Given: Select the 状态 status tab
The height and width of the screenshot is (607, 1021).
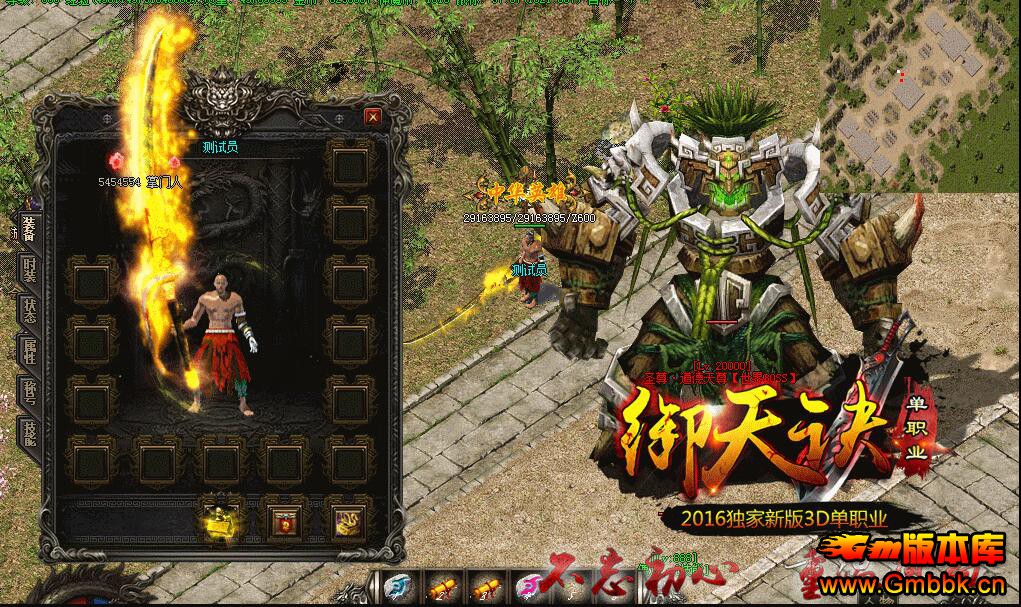Looking at the screenshot, I should click(x=29, y=309).
